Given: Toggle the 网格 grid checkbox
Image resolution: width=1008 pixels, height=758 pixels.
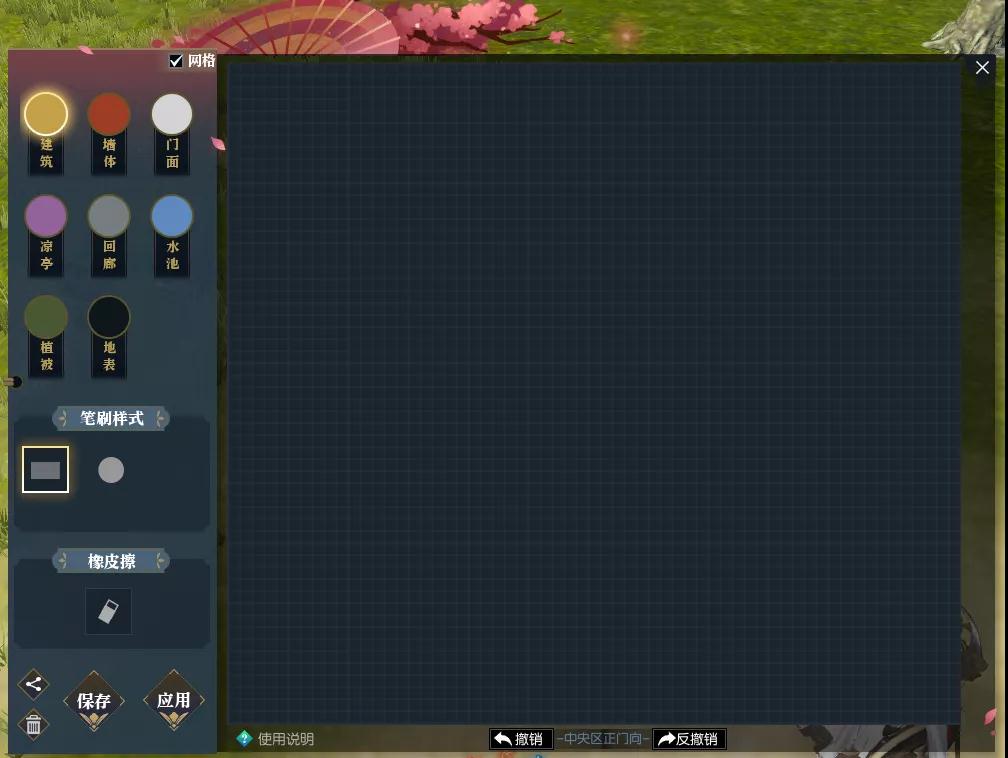Looking at the screenshot, I should tap(177, 61).
